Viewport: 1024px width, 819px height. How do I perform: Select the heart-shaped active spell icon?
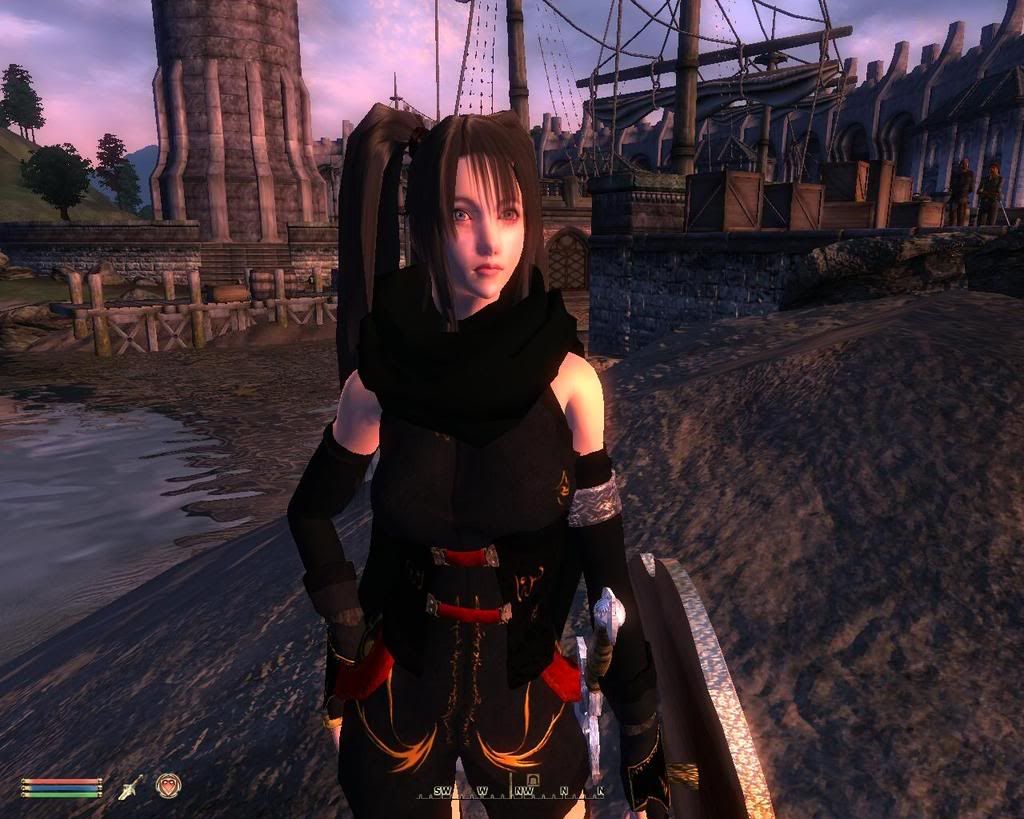(x=168, y=786)
